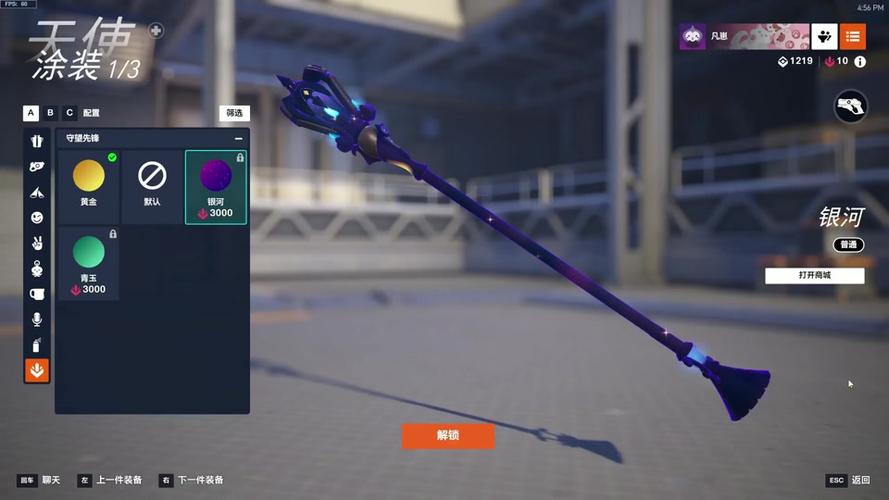Collapse the 守望先锋 category section

[x=238, y=138]
